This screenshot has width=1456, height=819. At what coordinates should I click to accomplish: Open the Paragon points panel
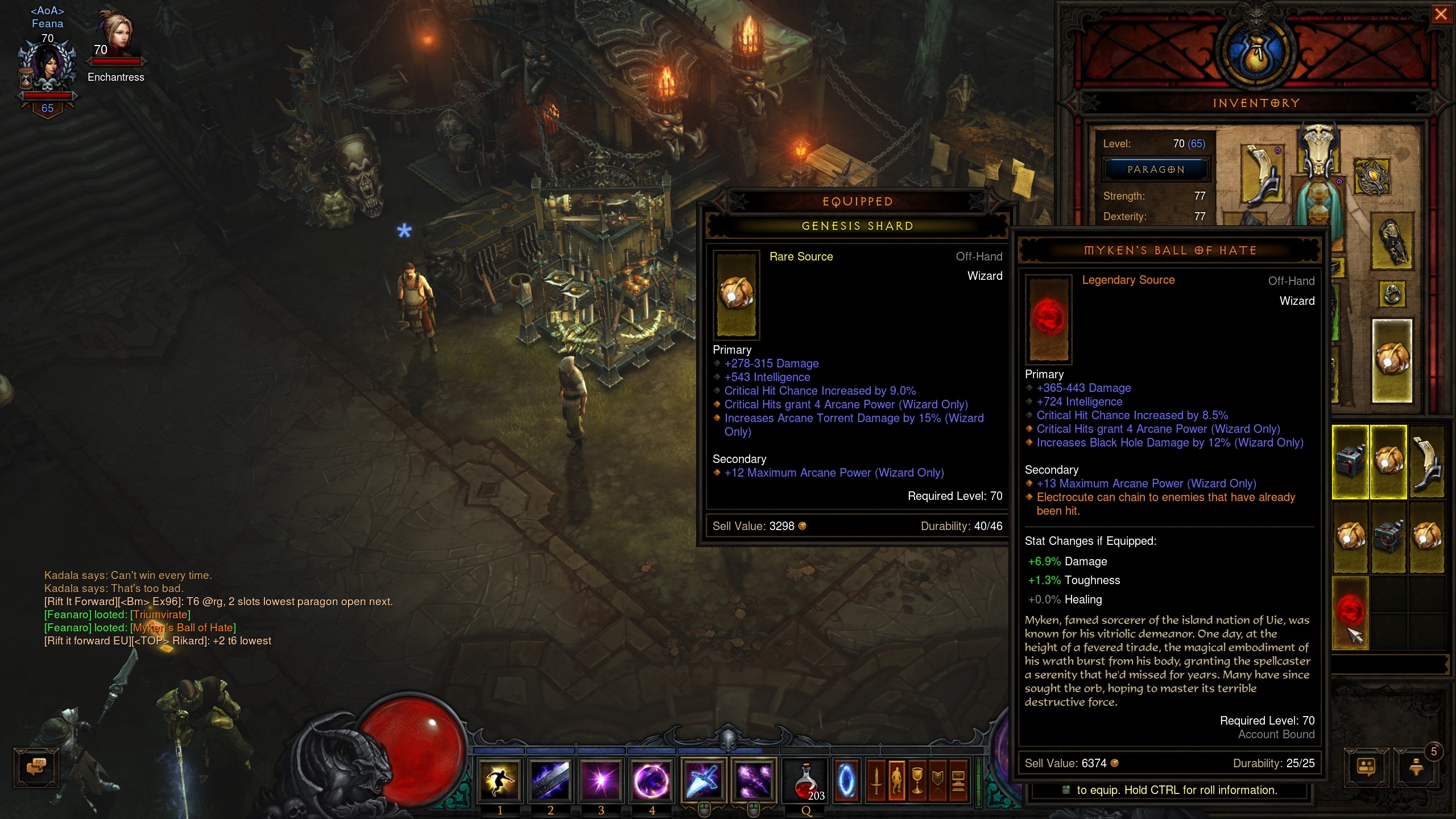click(x=1156, y=169)
